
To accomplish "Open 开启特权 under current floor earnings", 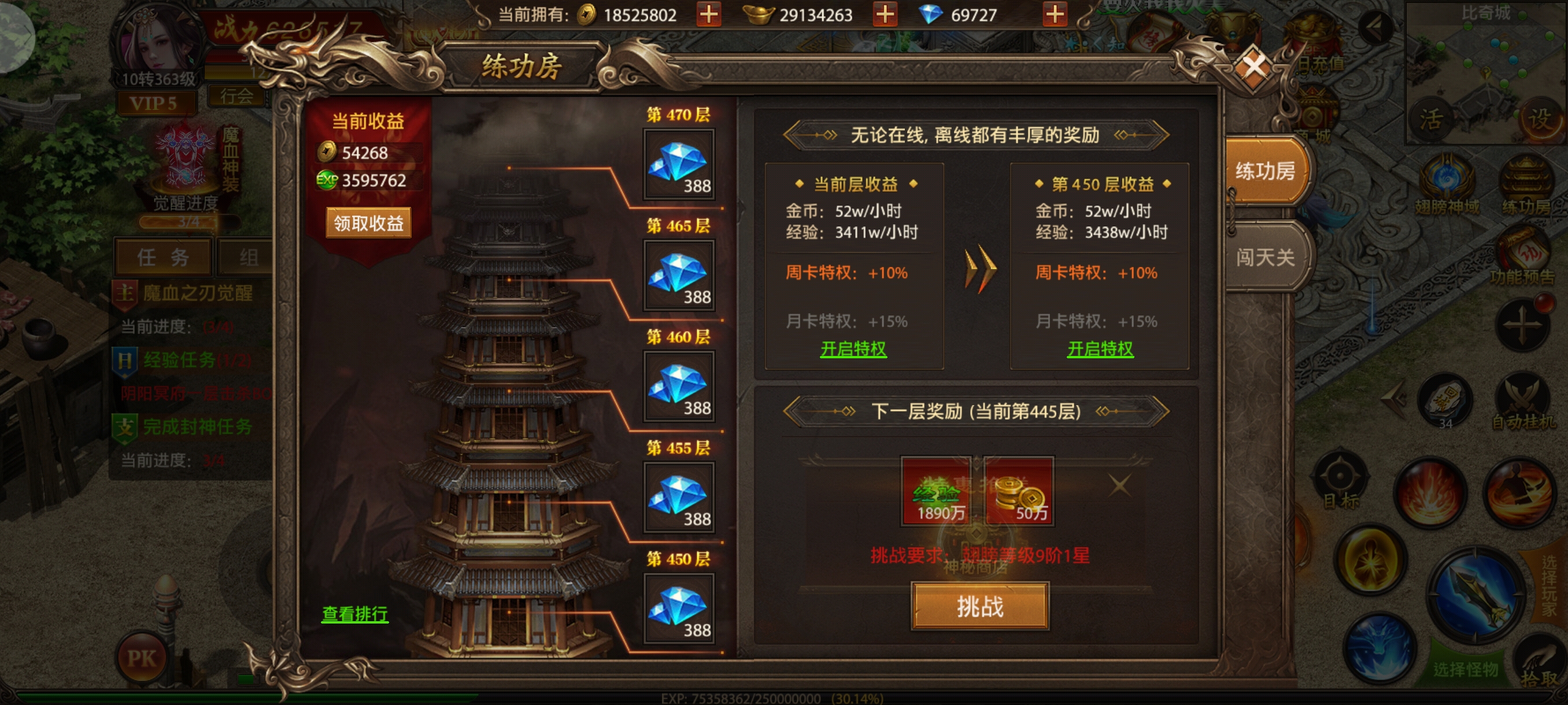I will (x=853, y=349).
